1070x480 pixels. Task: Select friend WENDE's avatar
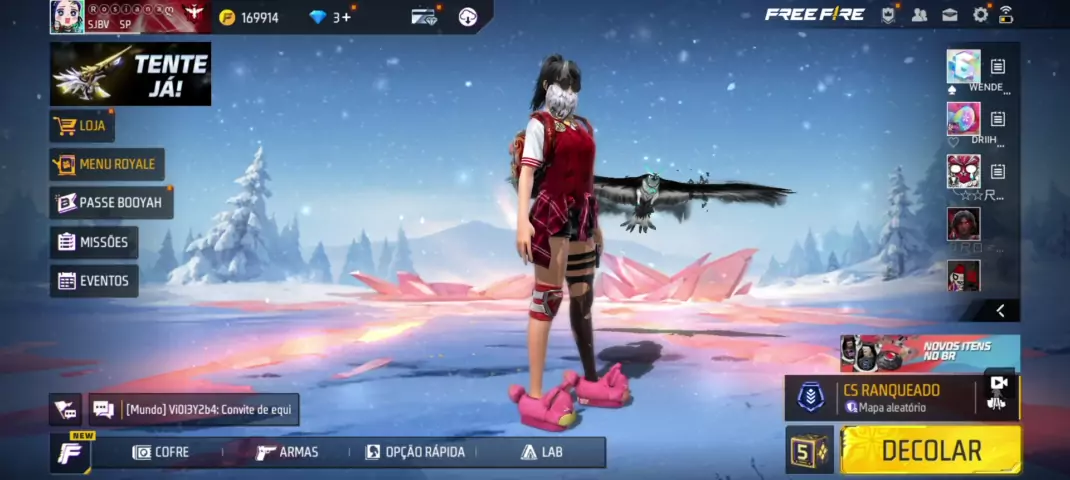click(963, 66)
